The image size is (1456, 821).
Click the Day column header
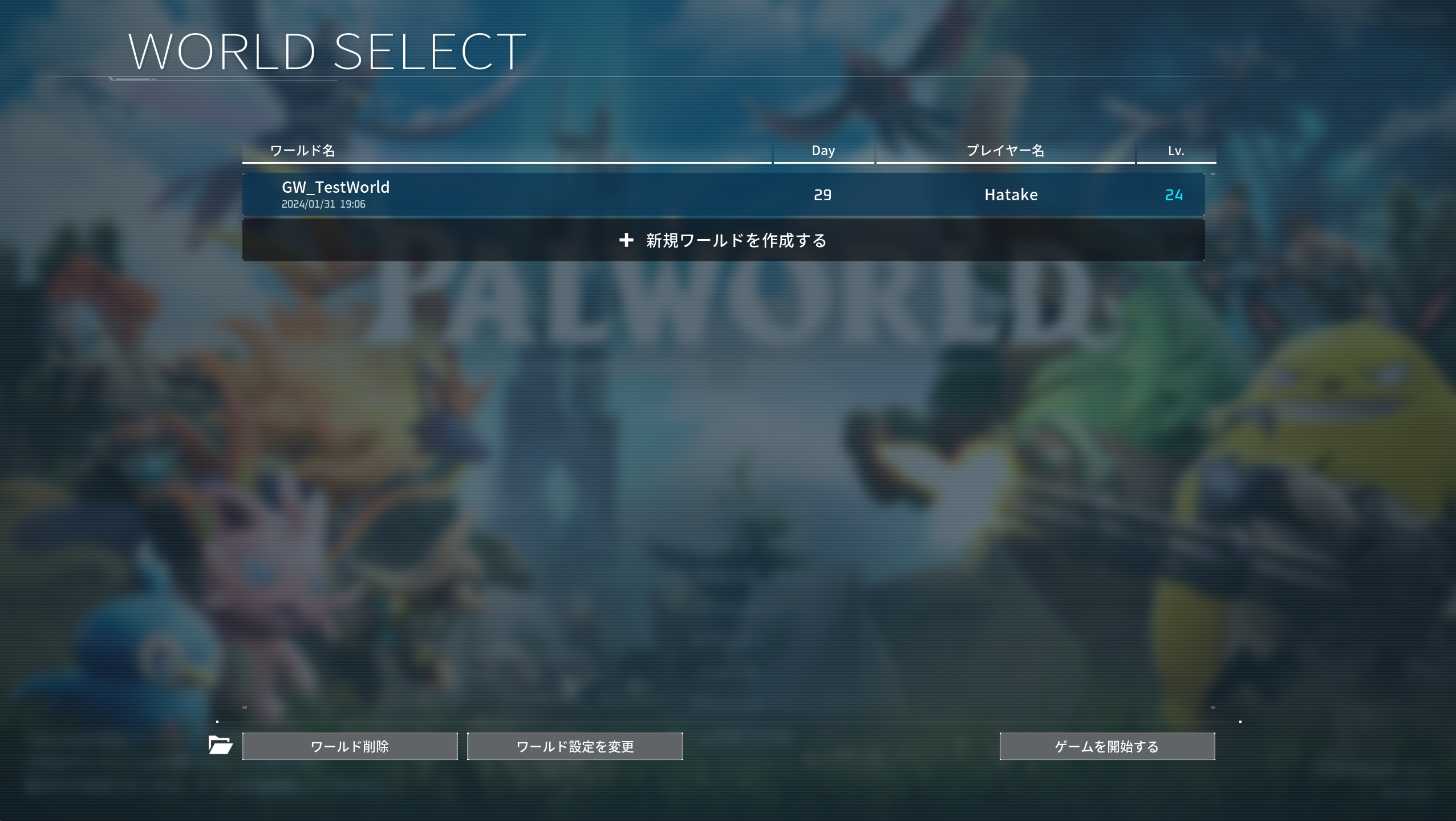click(x=824, y=150)
